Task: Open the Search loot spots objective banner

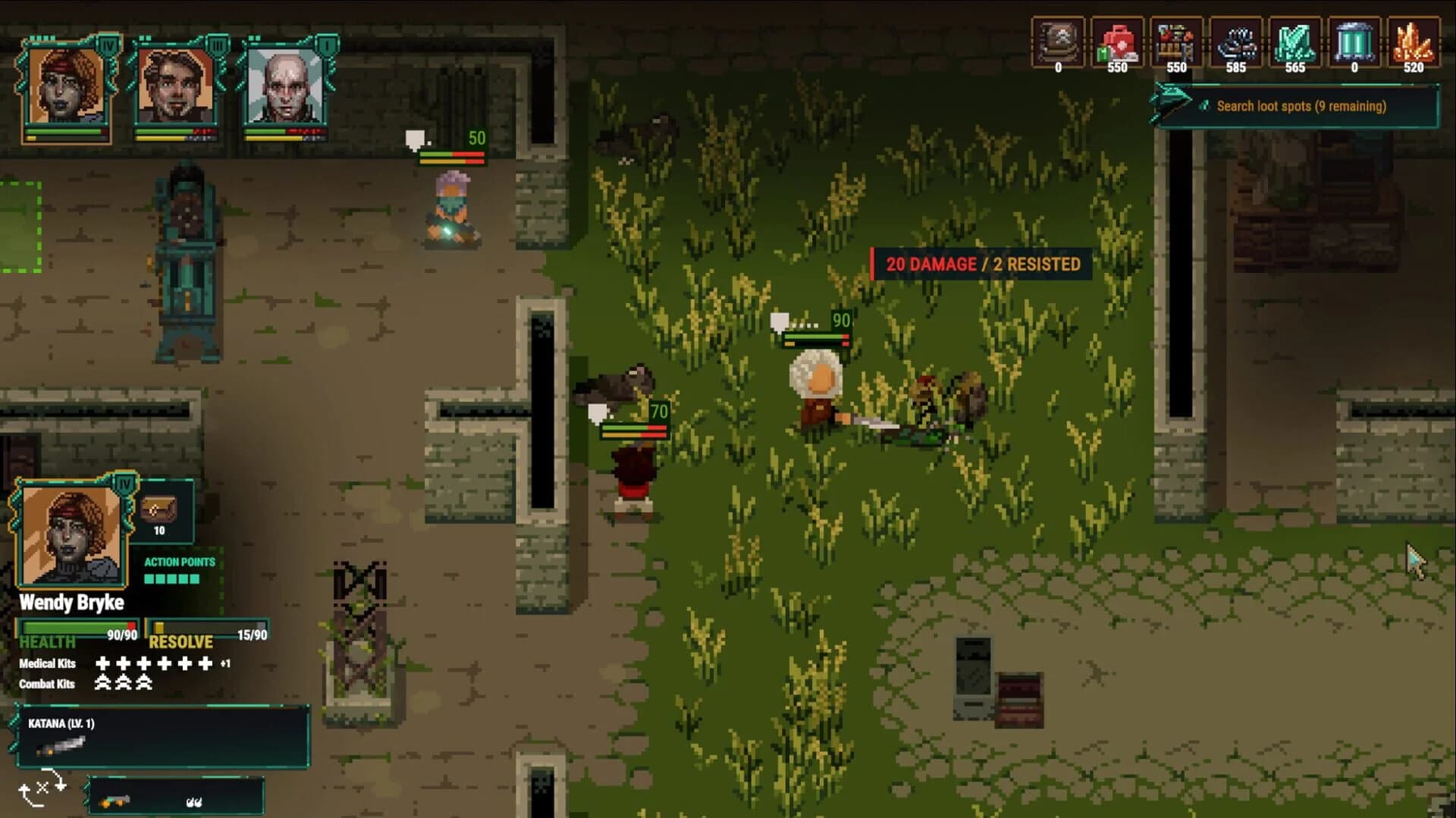Action: tap(1301, 106)
